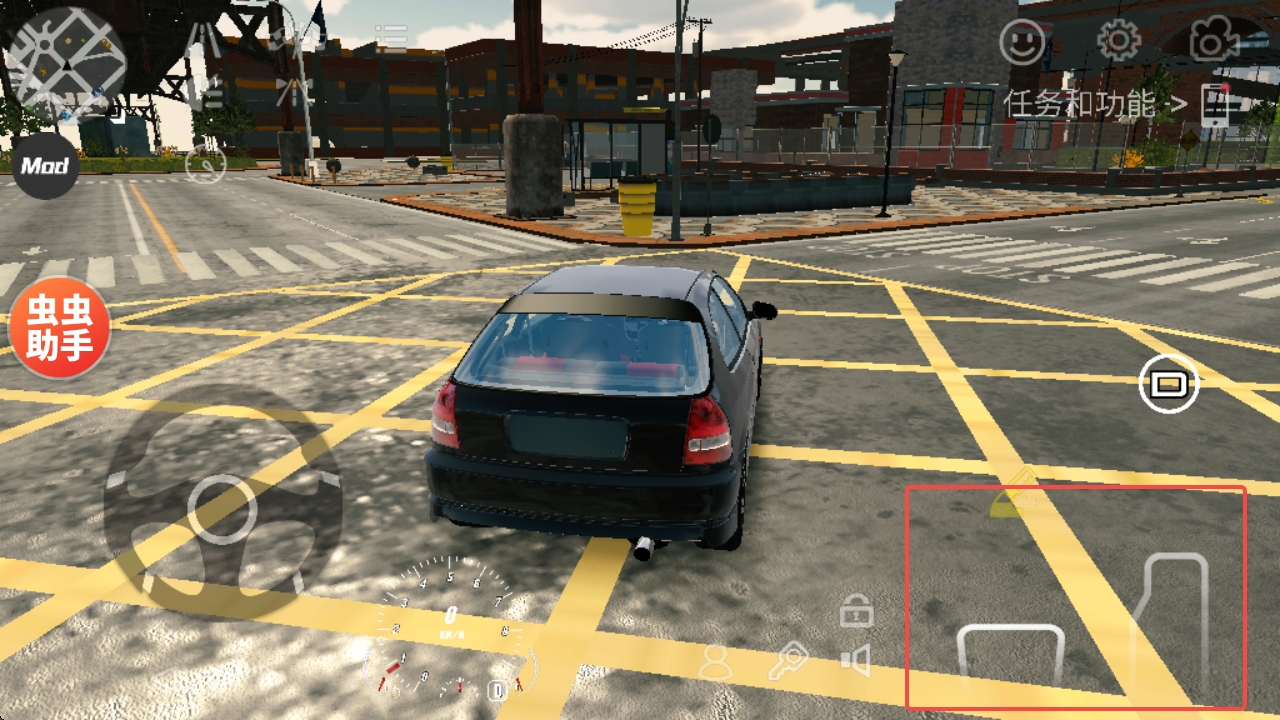Activate the round dial icon below the headlight icon
Viewport: 1280px width, 720px height.
(205, 164)
